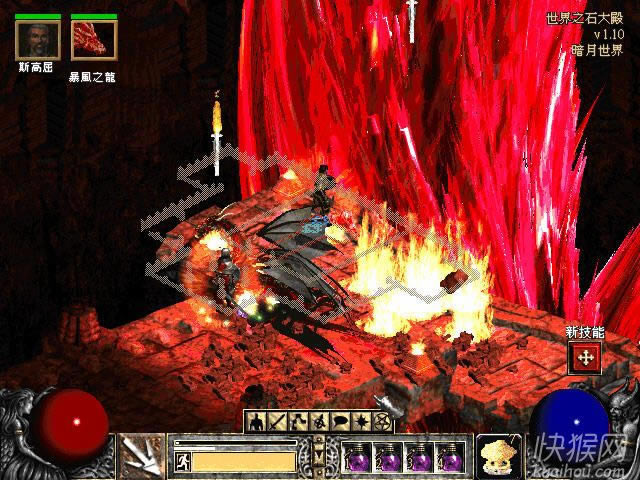Open the left-click attack skill selector
Screen dimensions: 640x480
pos(143,455)
